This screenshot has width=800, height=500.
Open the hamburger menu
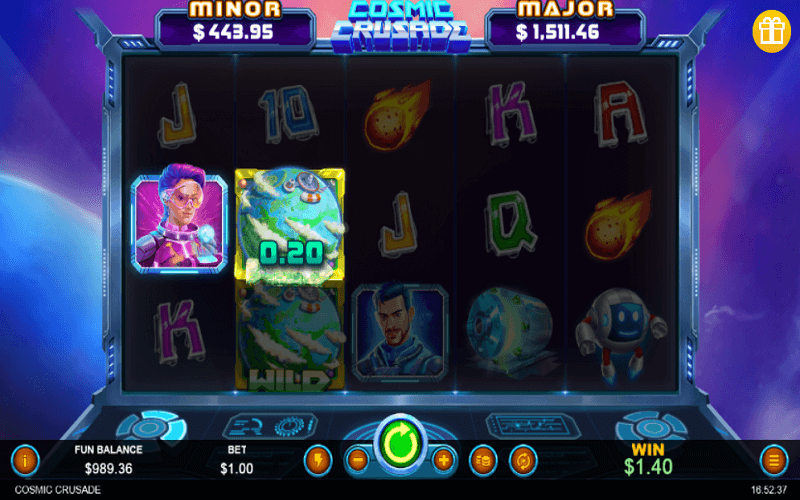pyautogui.click(x=773, y=461)
